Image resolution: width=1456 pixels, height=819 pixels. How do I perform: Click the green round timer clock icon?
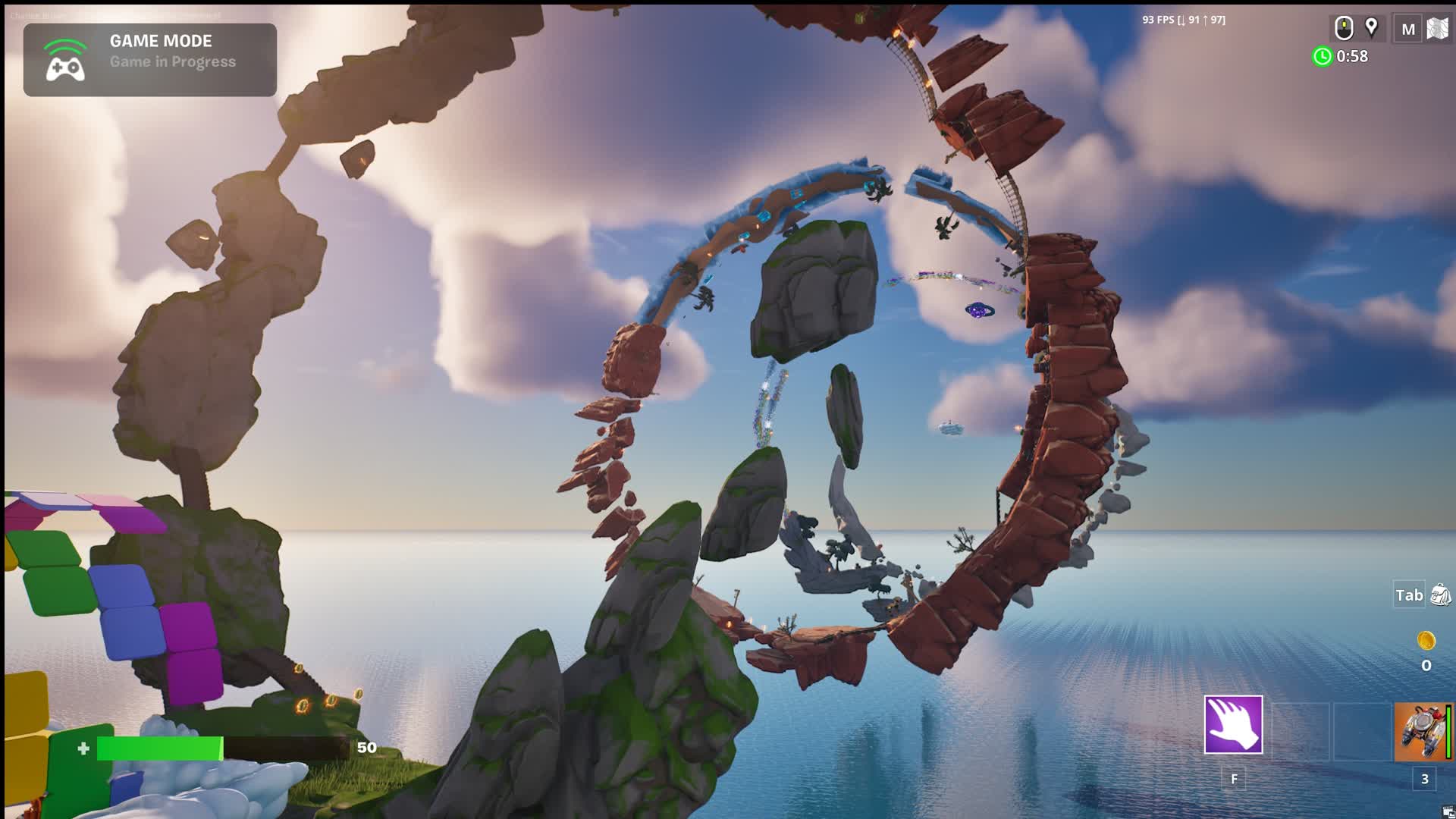(x=1323, y=55)
